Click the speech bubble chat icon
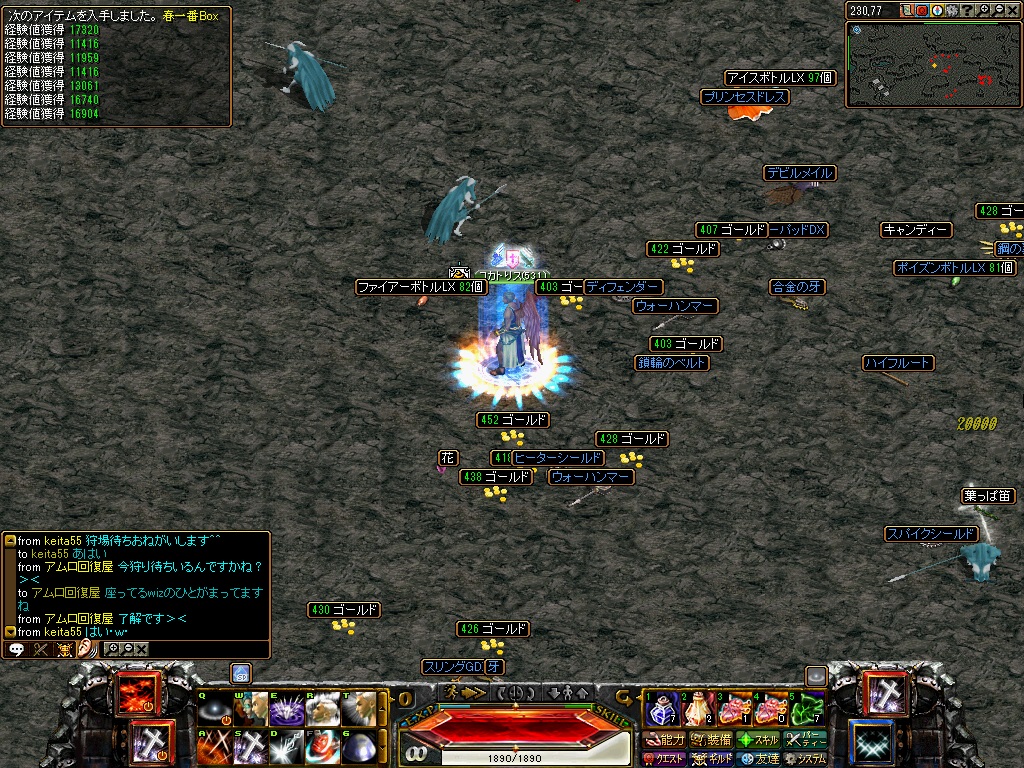This screenshot has height=768, width=1024. point(16,649)
